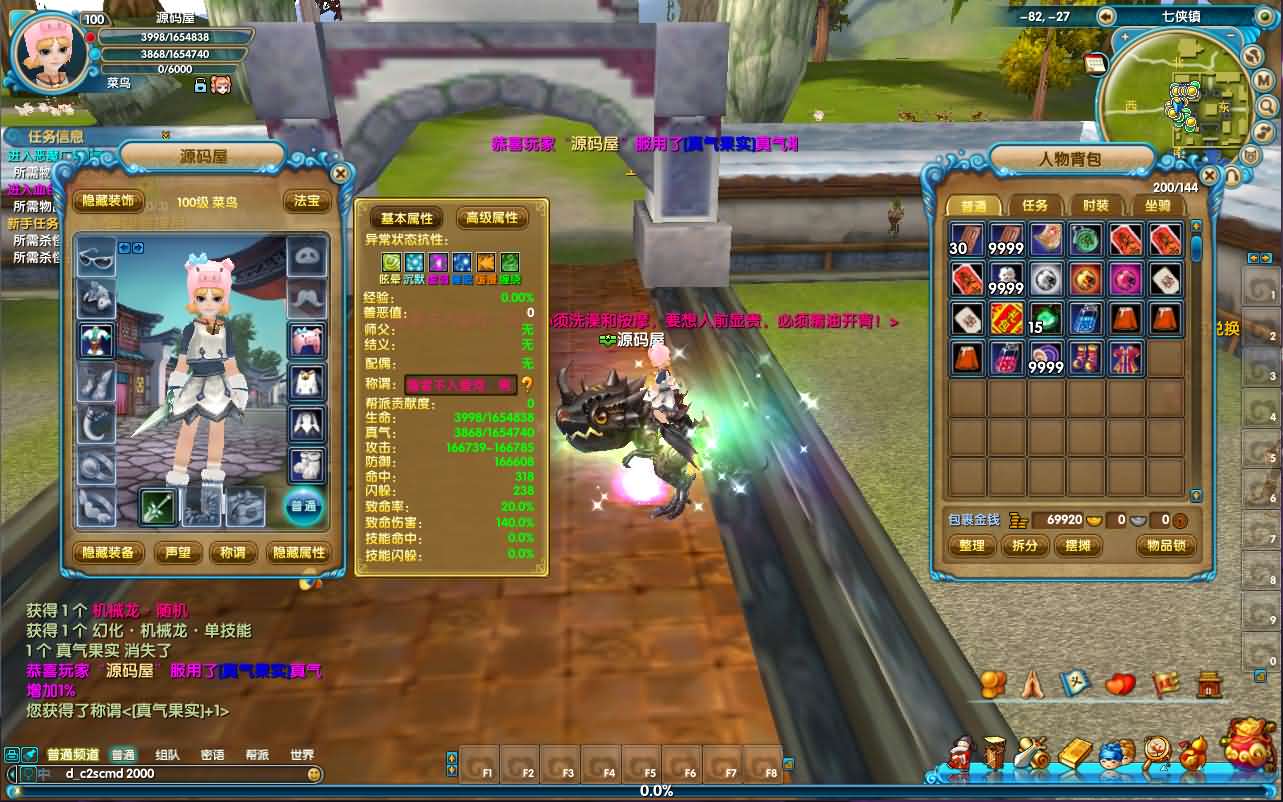Viewport: 1283px width, 802px height.
Task: Click the 拆分 split button
Action: pyautogui.click(x=1025, y=545)
